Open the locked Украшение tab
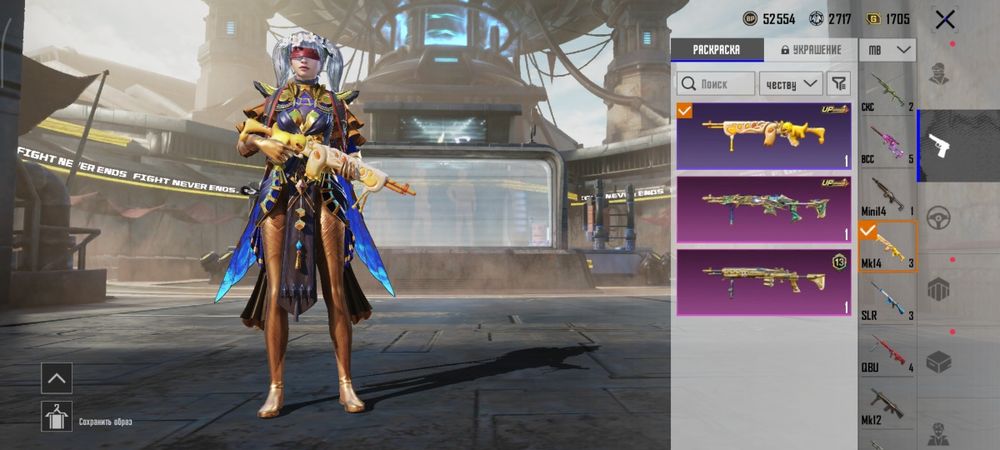1000x450 pixels. [810, 50]
